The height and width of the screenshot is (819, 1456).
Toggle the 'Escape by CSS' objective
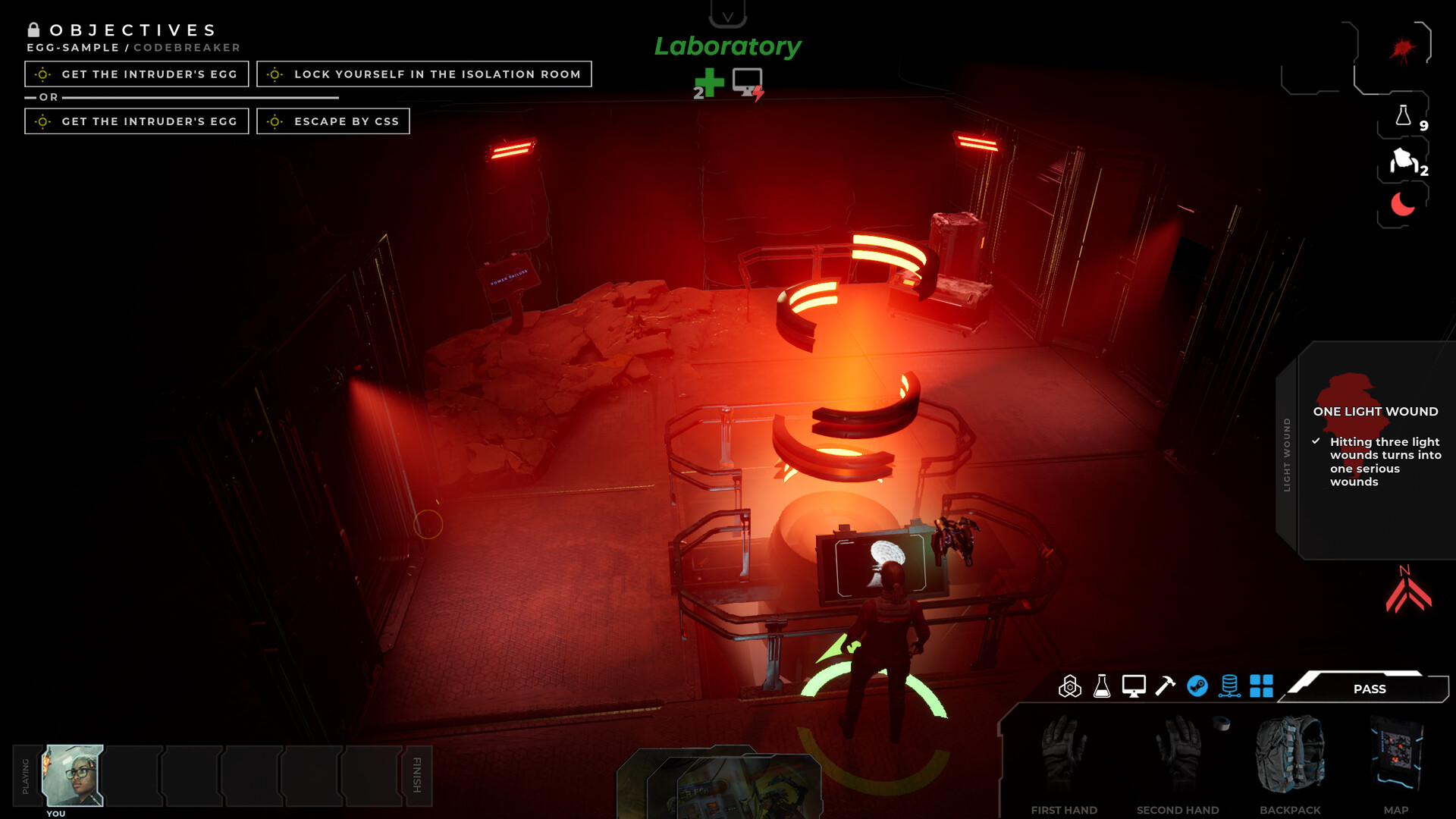click(x=333, y=121)
